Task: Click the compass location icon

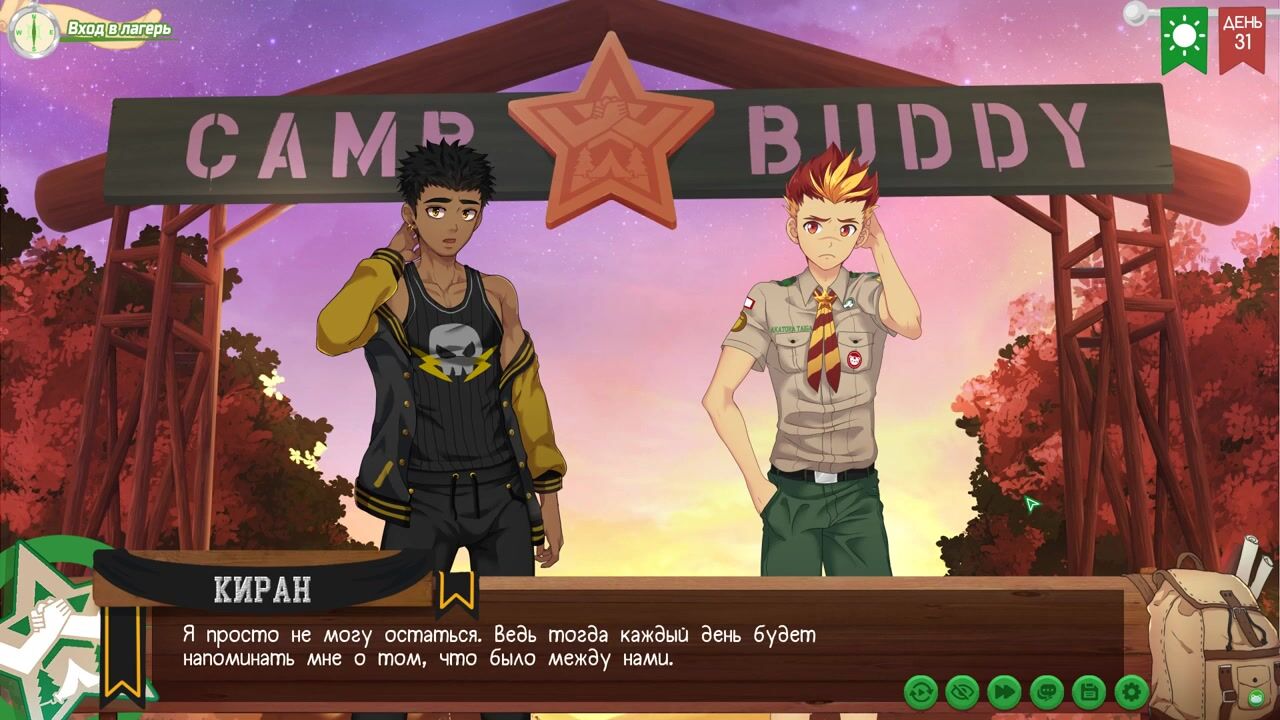Action: click(x=32, y=30)
